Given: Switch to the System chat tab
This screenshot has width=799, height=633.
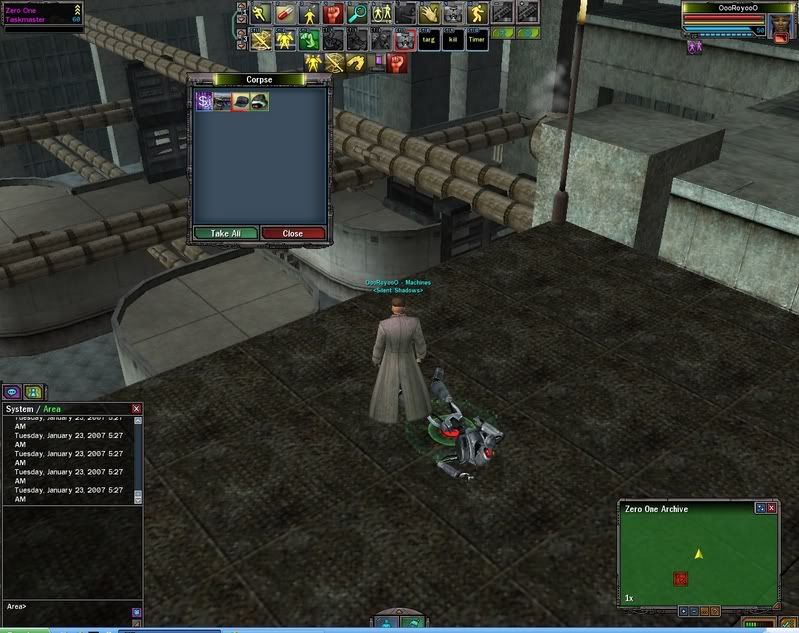Looking at the screenshot, I should (20, 409).
